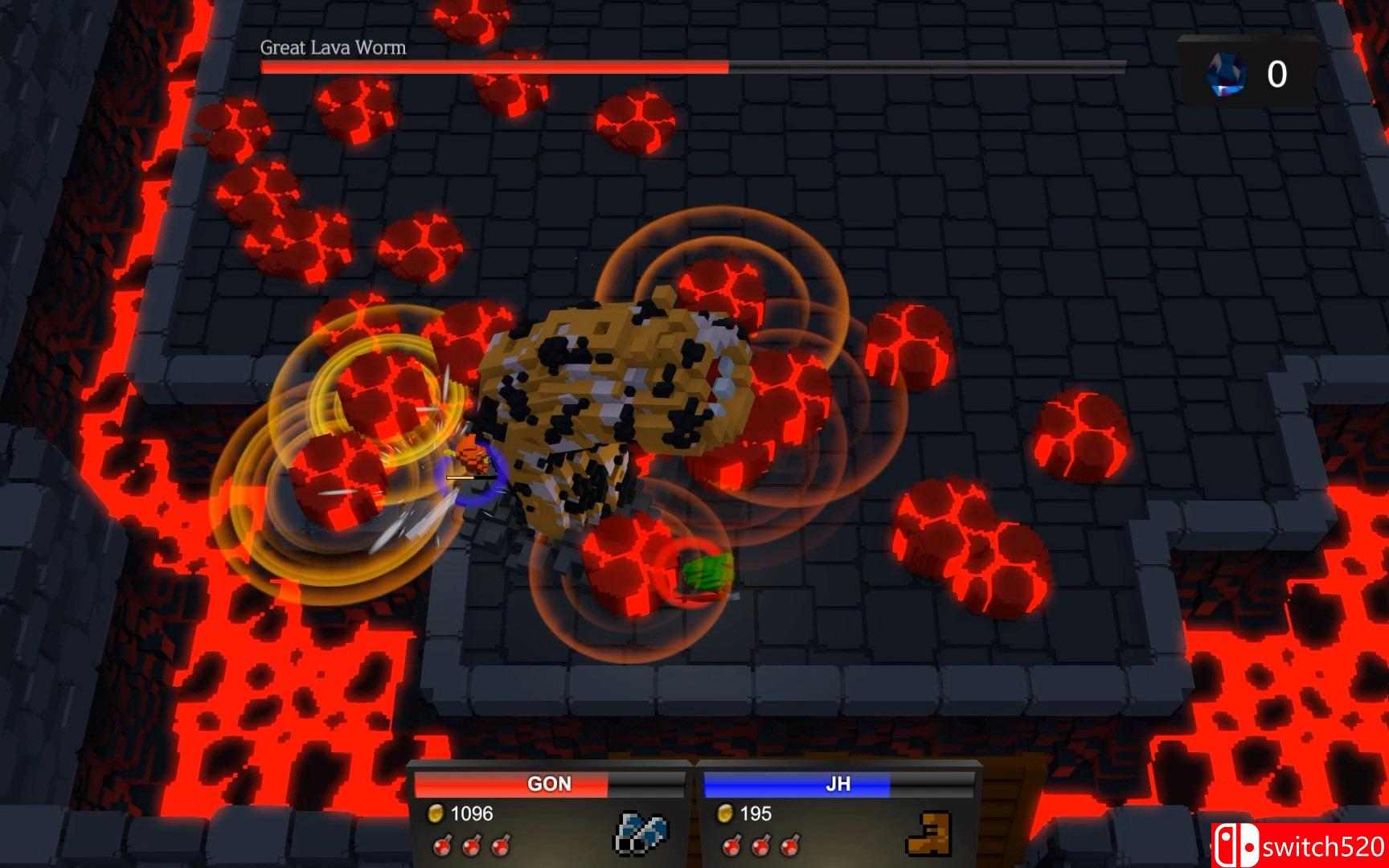Select the GON player name label
The width and height of the screenshot is (1389, 868).
[x=551, y=784]
